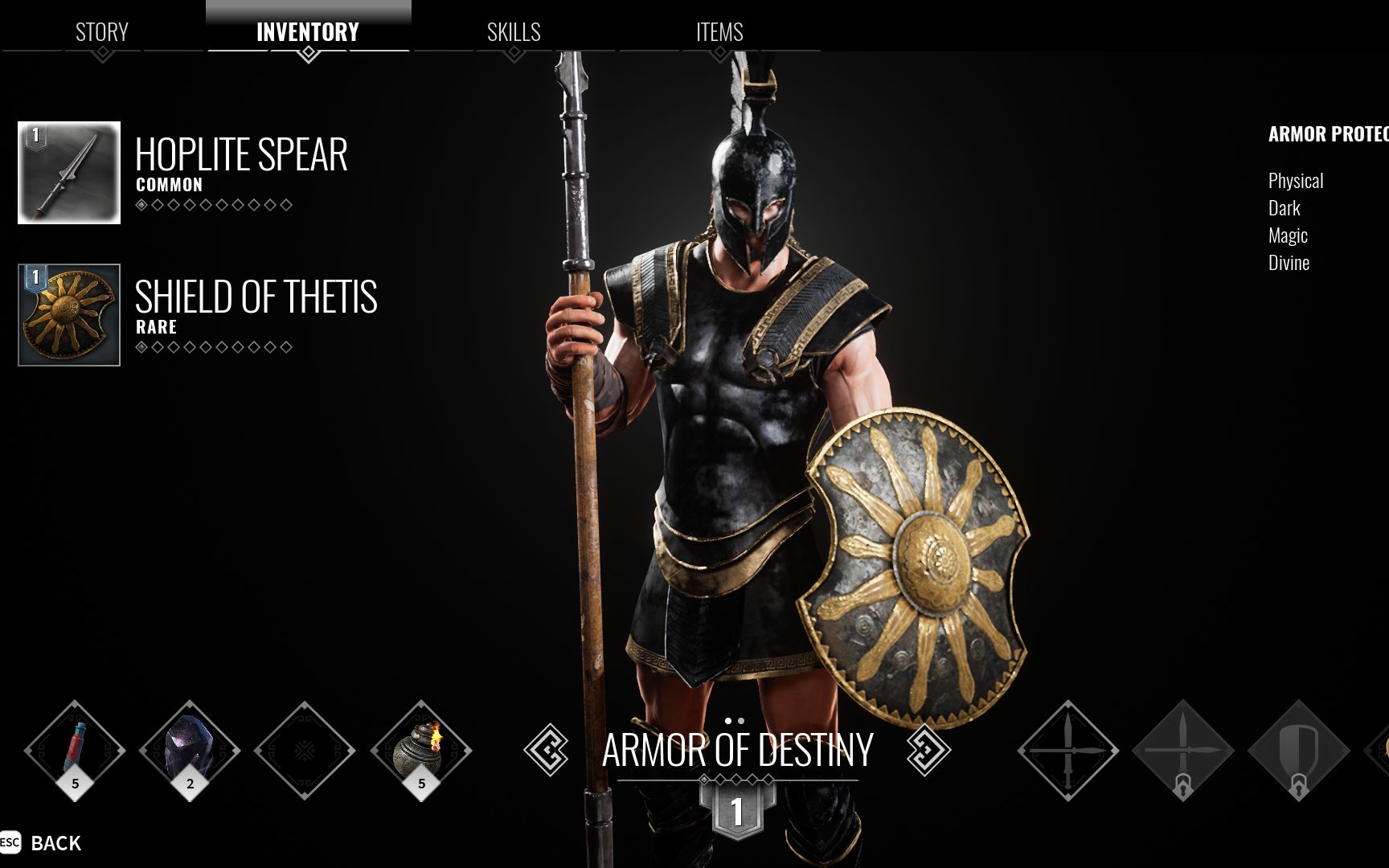Select the Hoplite Spear weapon slot
The image size is (1389, 868).
click(69, 173)
